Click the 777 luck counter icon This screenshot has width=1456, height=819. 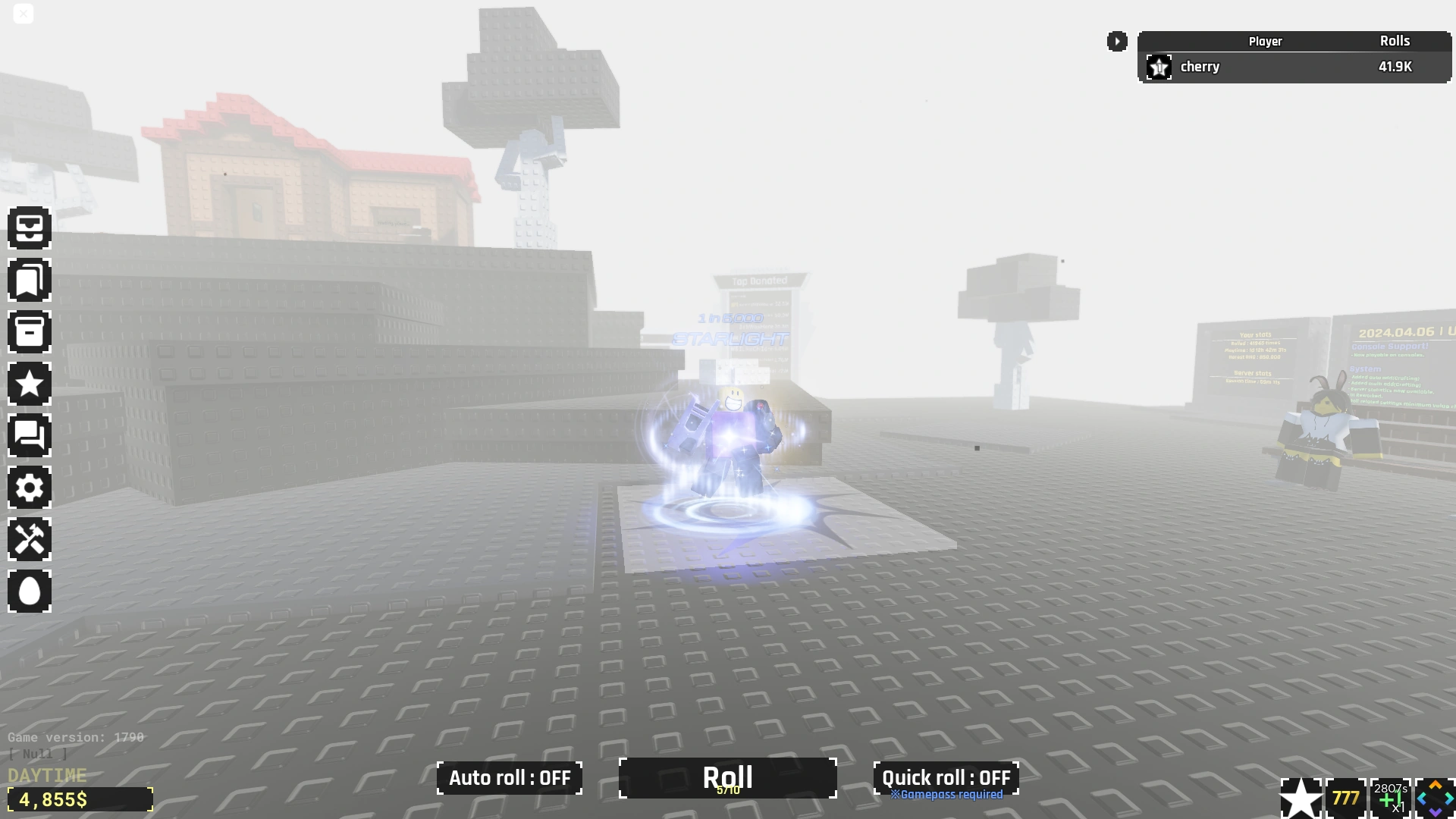[x=1345, y=797]
